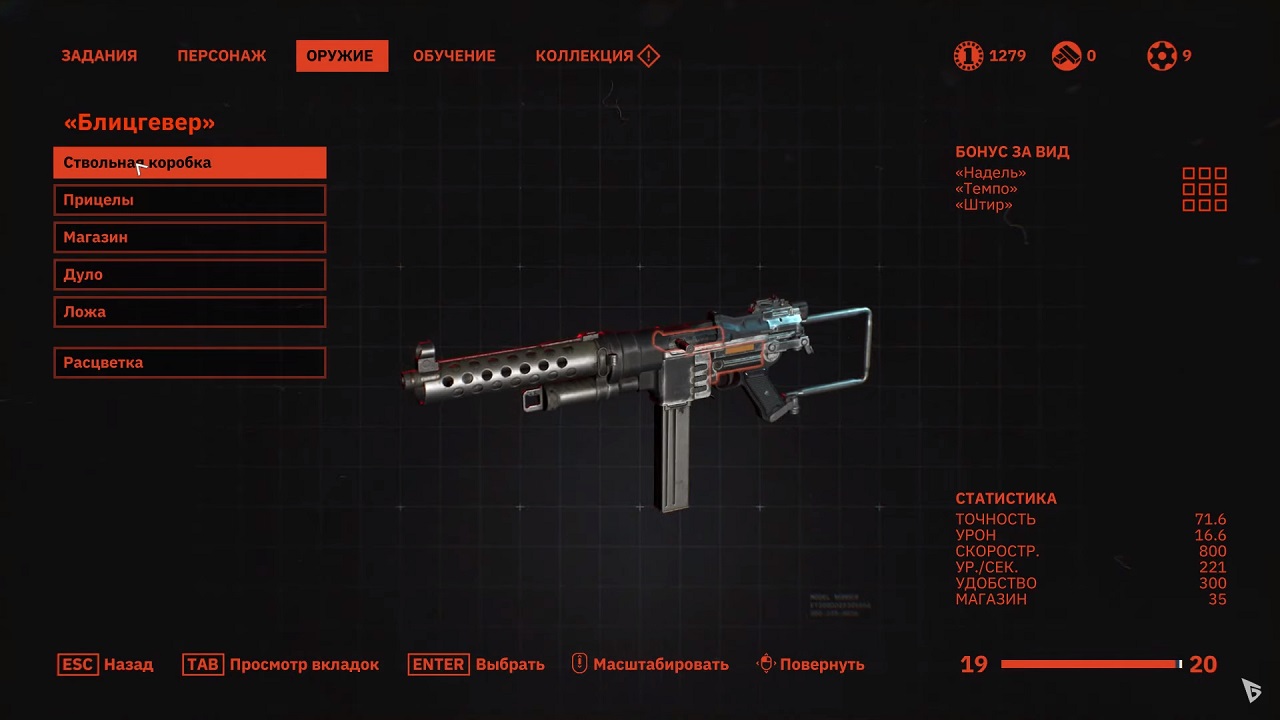Viewport: 1280px width, 720px height.
Task: Open the Прицелы upgrade category
Action: pos(190,200)
